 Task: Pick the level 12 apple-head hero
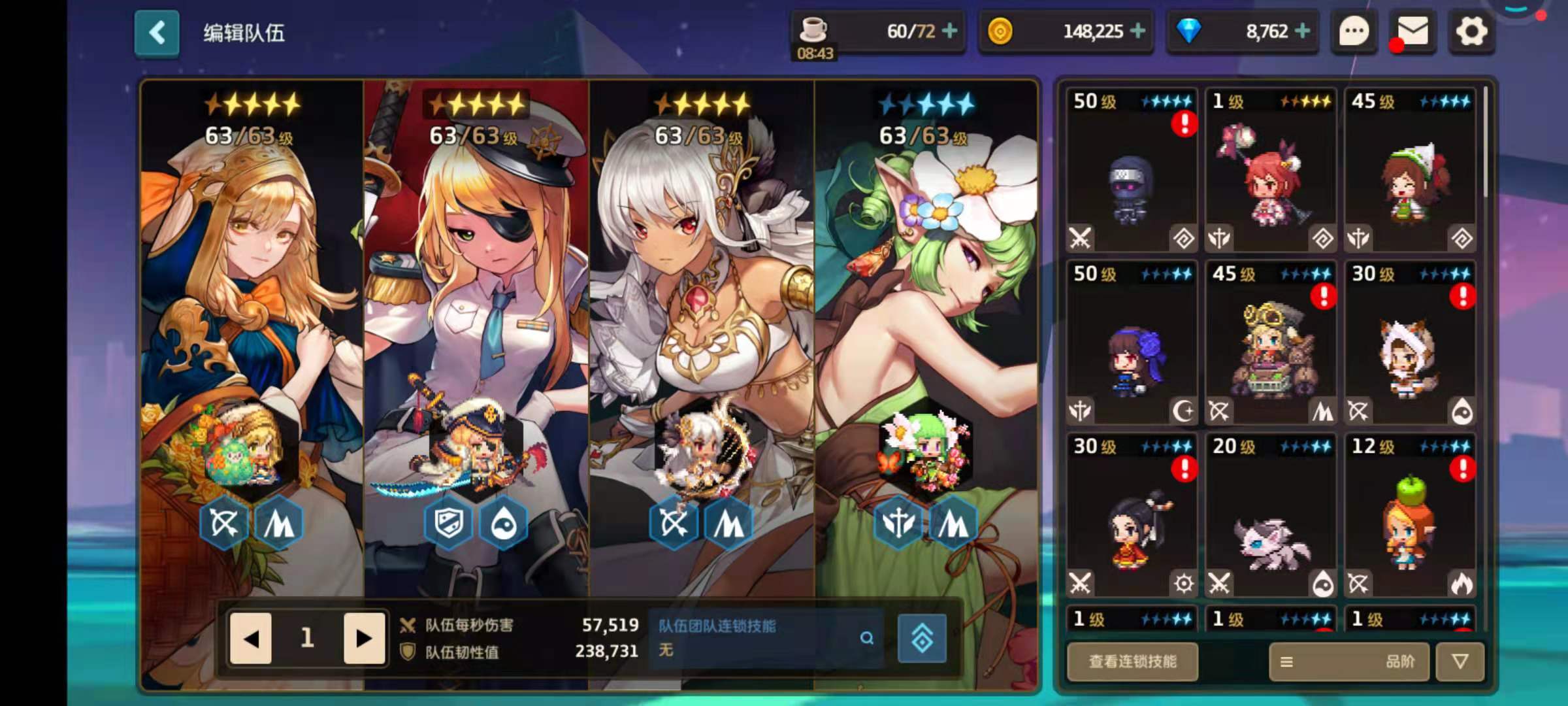point(1410,515)
